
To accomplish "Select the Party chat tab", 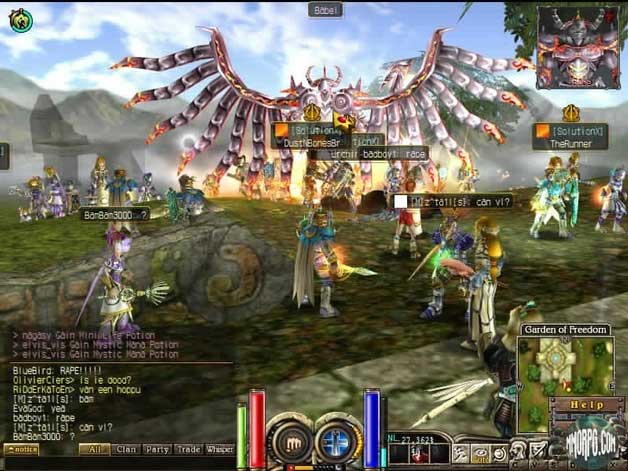I will tap(157, 450).
